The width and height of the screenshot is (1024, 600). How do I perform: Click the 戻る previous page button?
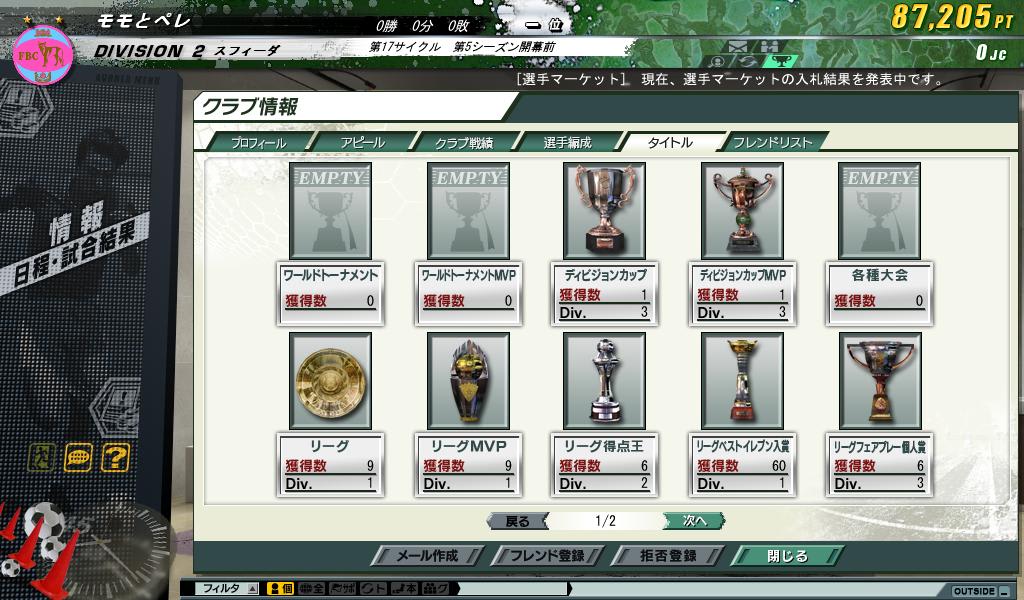click(x=517, y=521)
